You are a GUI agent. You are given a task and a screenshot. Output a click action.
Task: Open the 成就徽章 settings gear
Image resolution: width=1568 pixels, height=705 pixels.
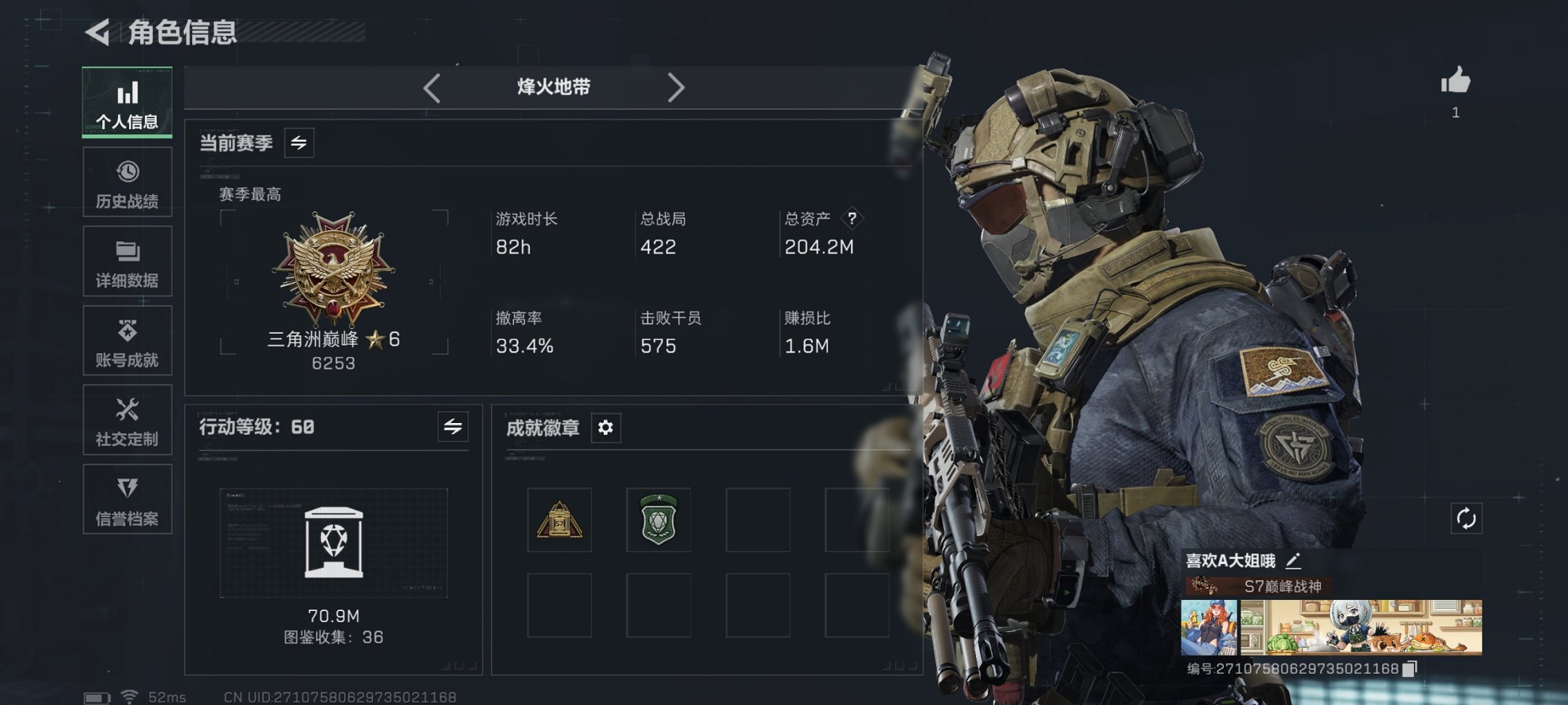click(605, 429)
